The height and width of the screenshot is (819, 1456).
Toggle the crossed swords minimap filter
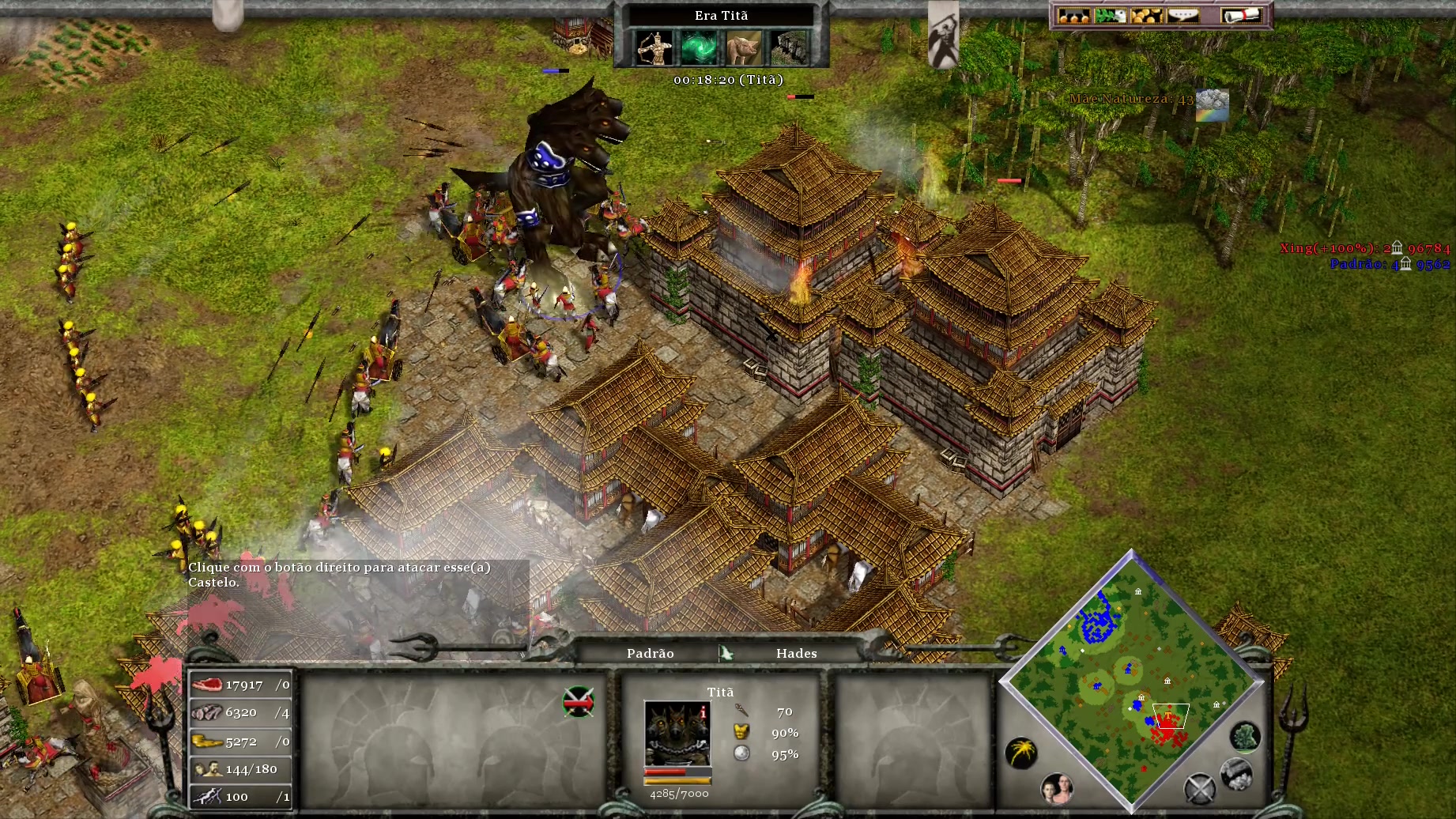click(1199, 788)
